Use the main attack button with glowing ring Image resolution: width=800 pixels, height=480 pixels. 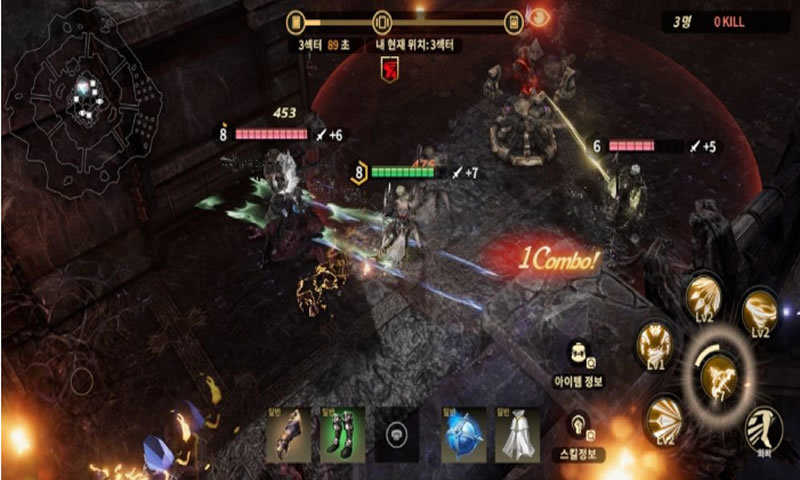(x=718, y=375)
